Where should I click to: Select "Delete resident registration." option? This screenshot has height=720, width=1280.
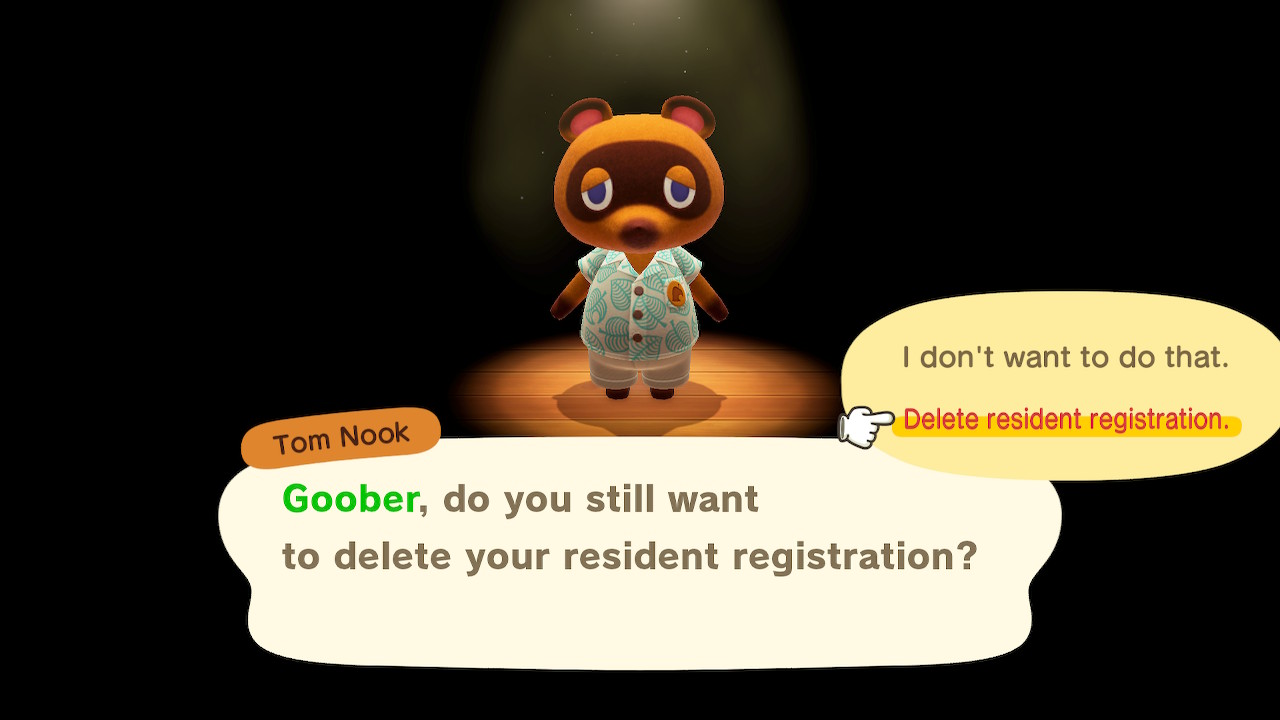[1066, 421]
